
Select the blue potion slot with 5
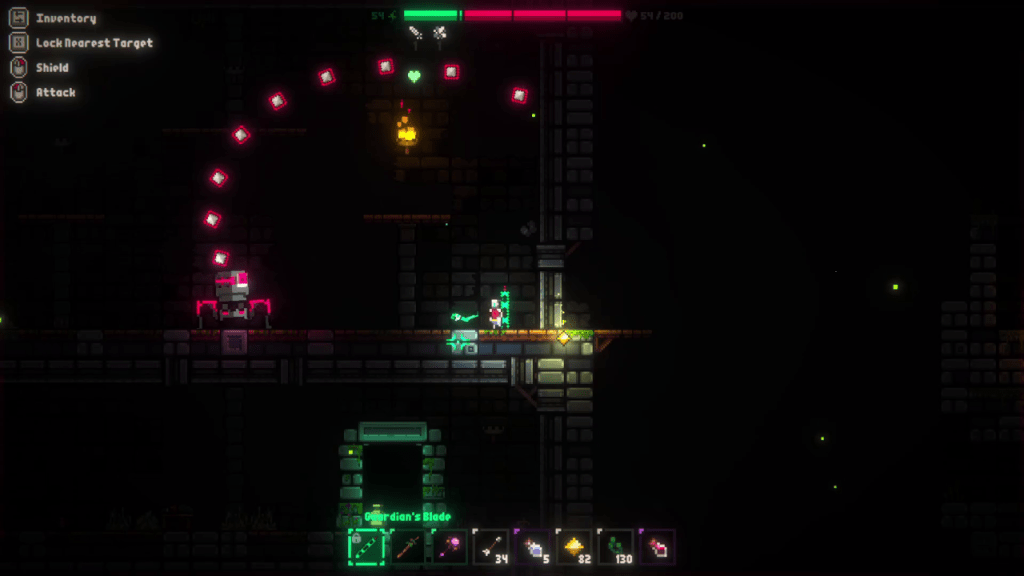532,546
